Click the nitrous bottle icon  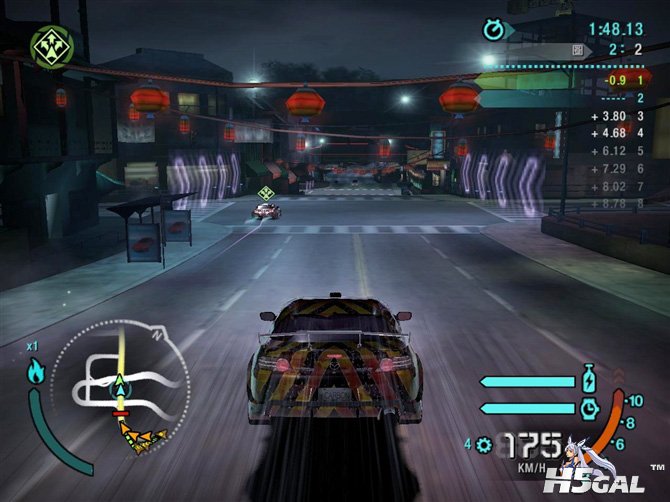point(588,381)
